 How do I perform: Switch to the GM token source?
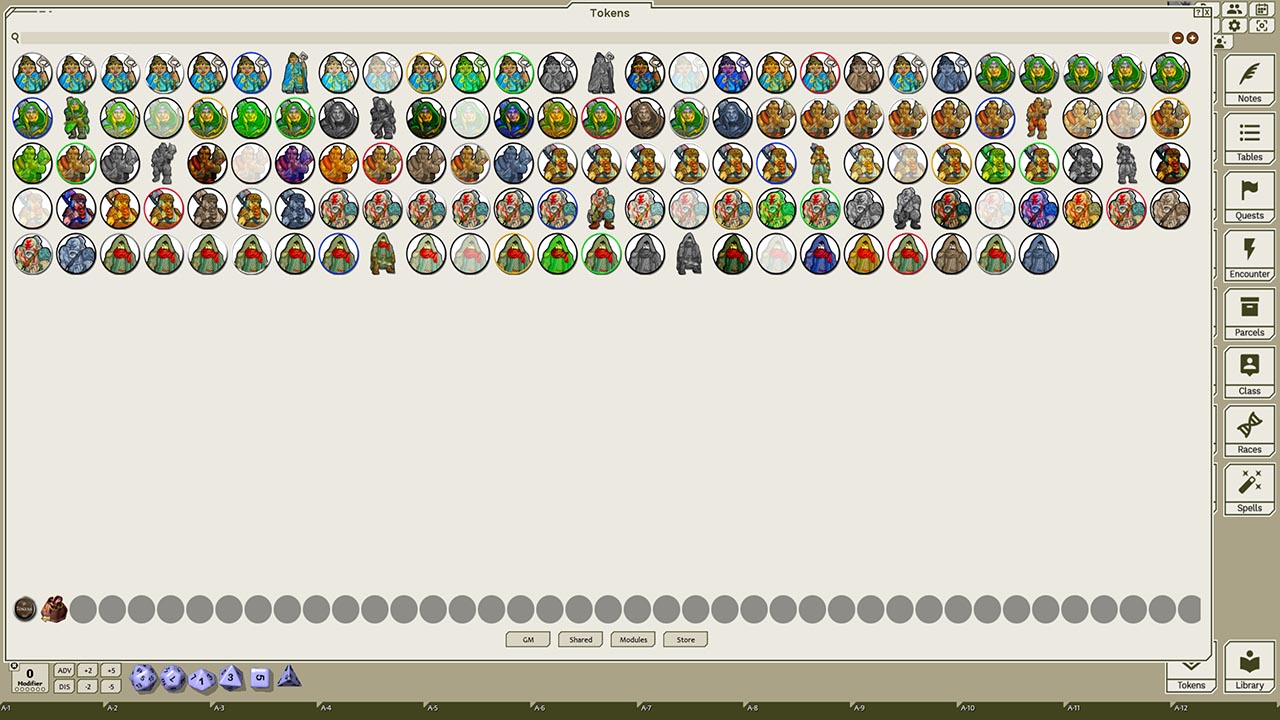[x=527, y=639]
